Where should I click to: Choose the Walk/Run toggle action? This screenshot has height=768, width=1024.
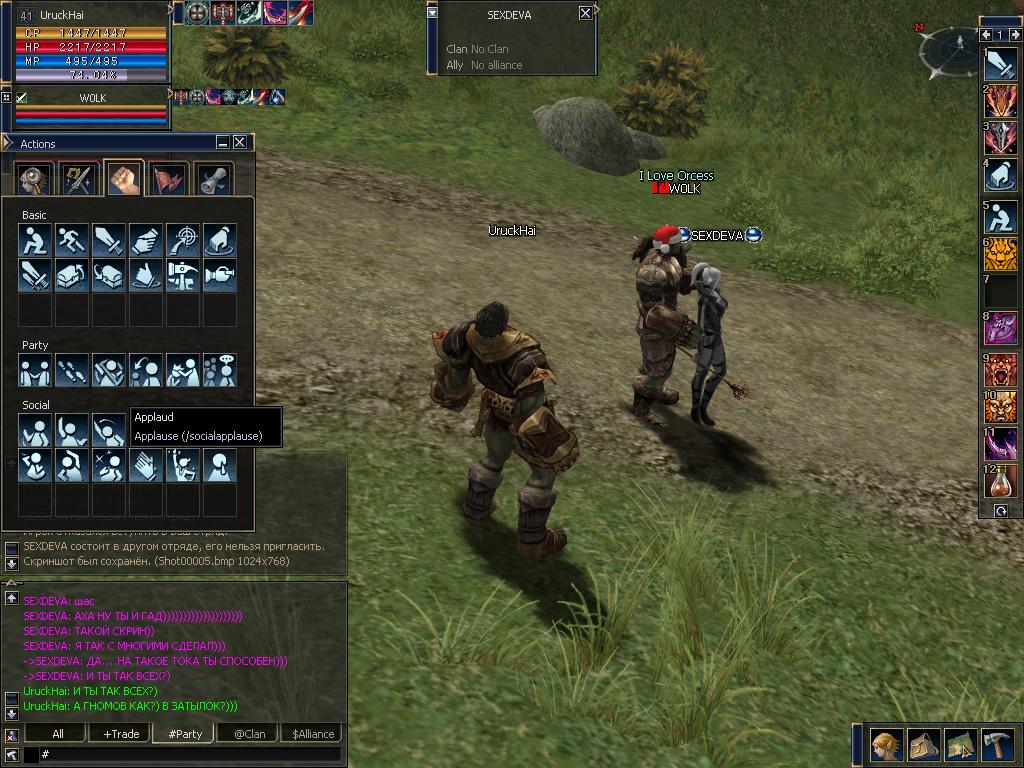pyautogui.click(x=72, y=240)
